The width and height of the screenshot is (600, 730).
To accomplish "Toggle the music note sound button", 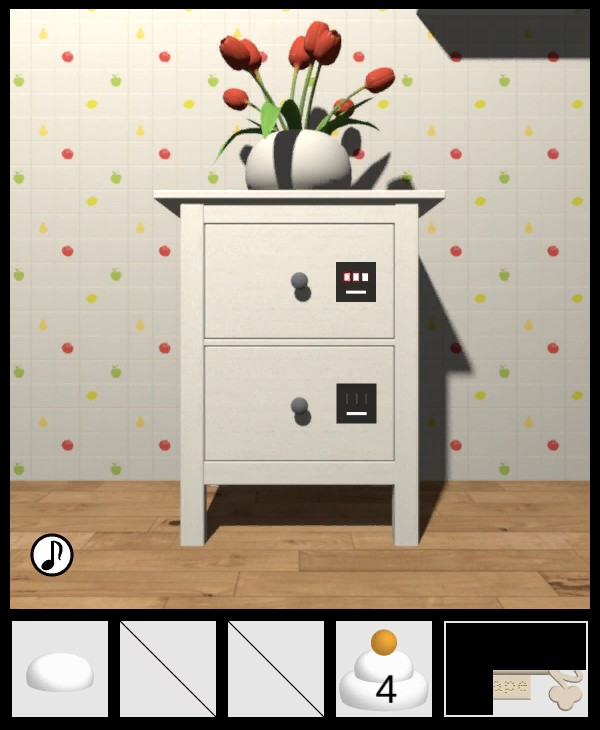I will 52,555.
